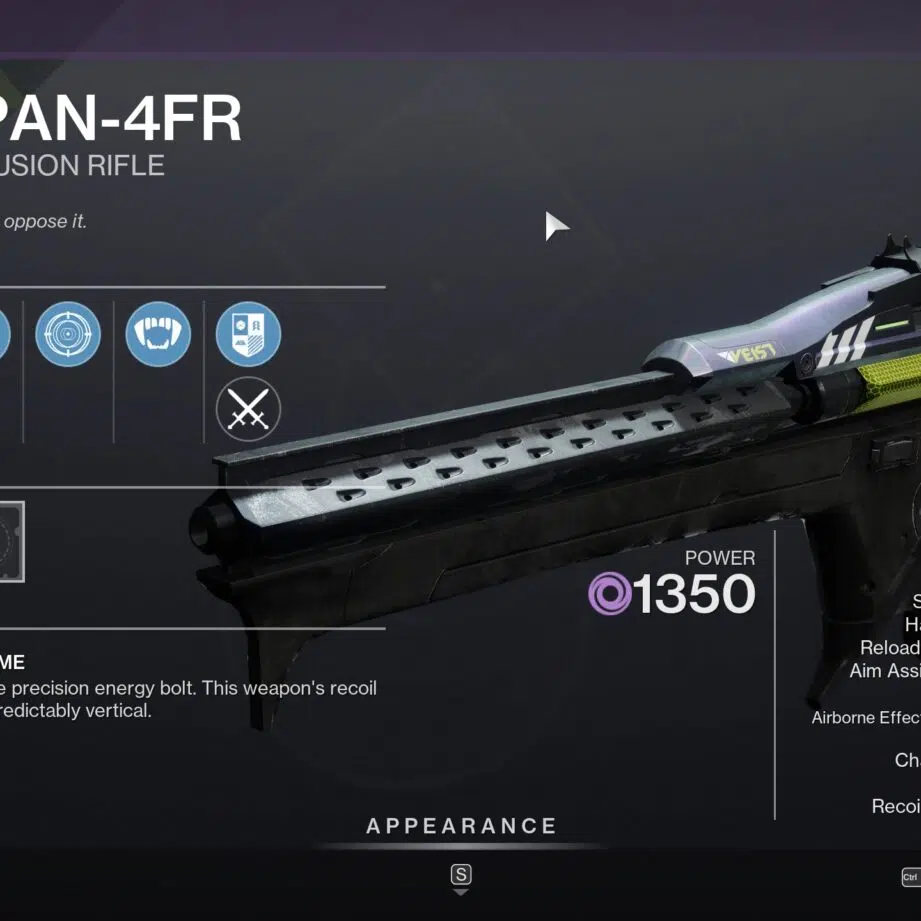The width and height of the screenshot is (921, 921).
Task: Open the weapon mod slot
Action: [x=10, y=543]
